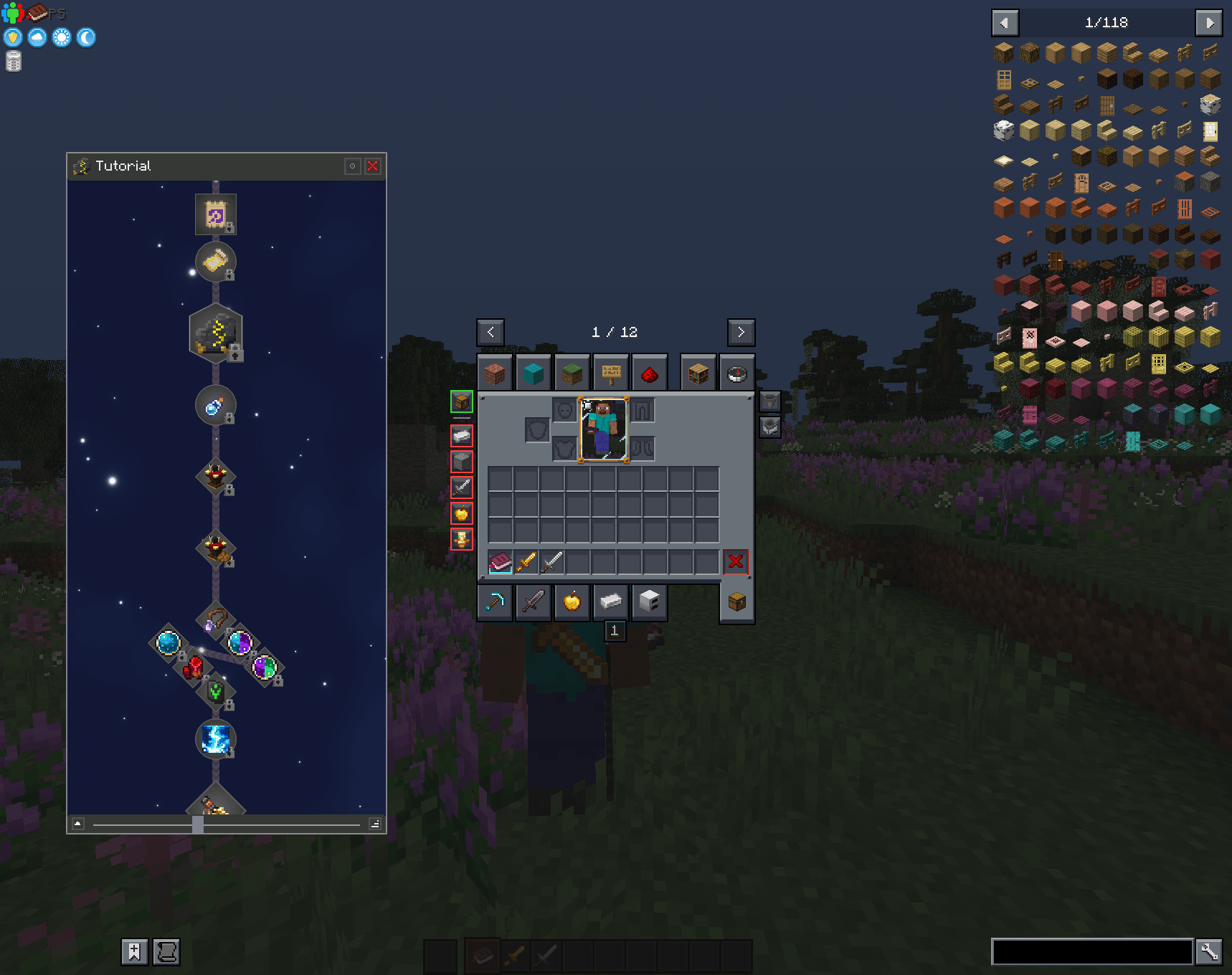Close the Tutorial window
The width and height of the screenshot is (1232, 975).
(373, 166)
